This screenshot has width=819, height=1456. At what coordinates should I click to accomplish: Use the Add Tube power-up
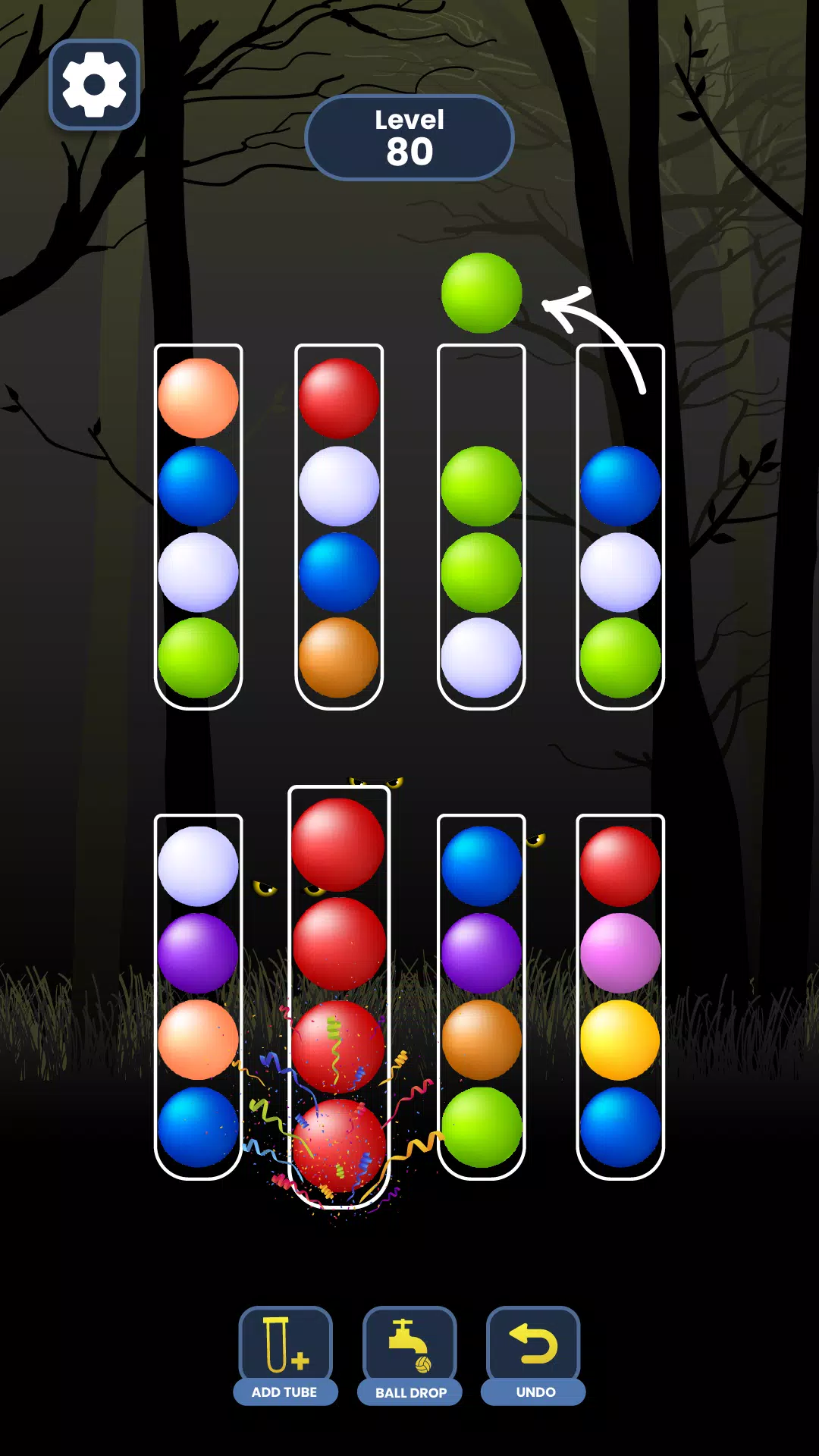click(x=285, y=1354)
